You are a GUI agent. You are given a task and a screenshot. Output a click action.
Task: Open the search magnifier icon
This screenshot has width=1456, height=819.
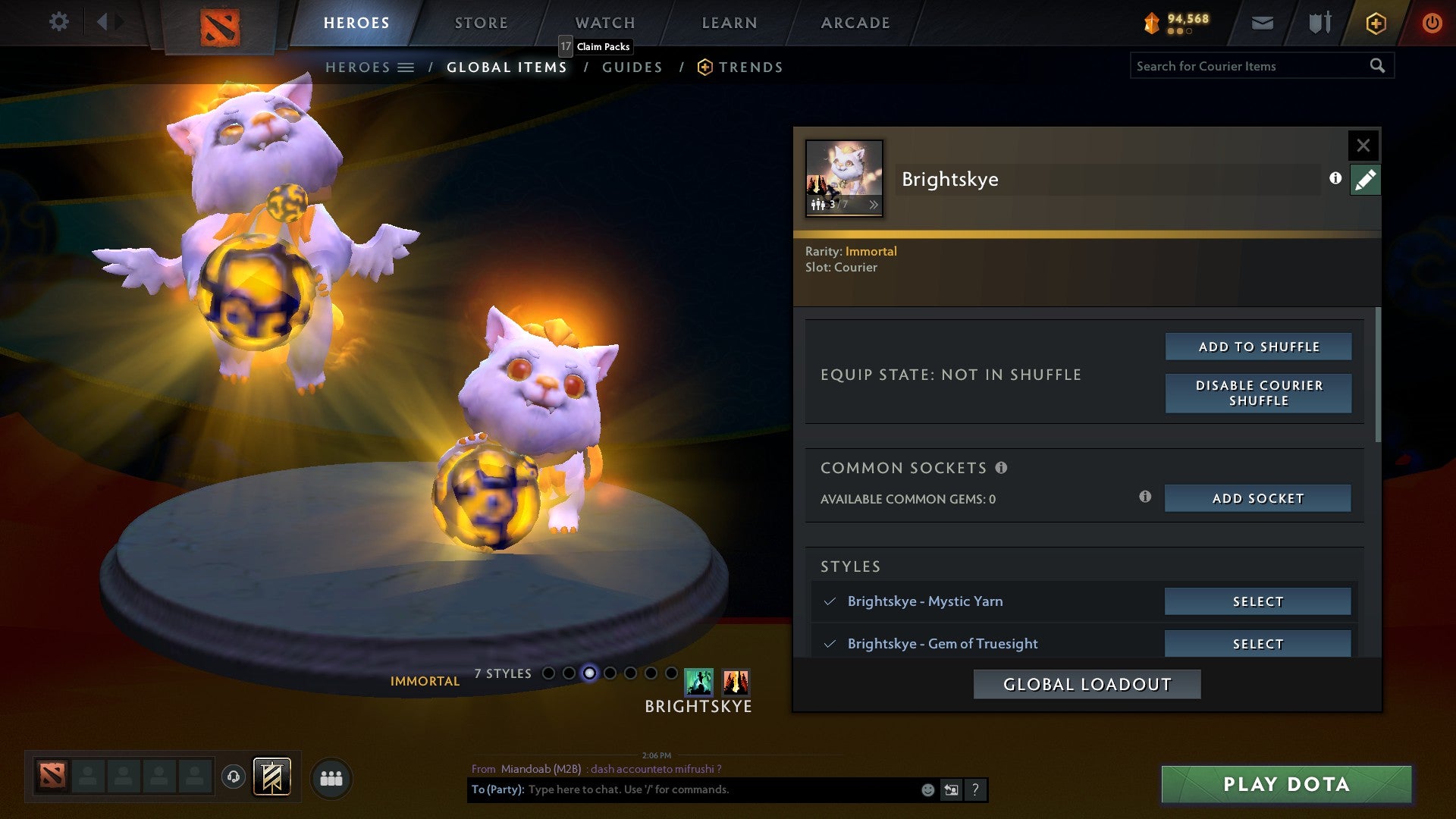pyautogui.click(x=1377, y=66)
